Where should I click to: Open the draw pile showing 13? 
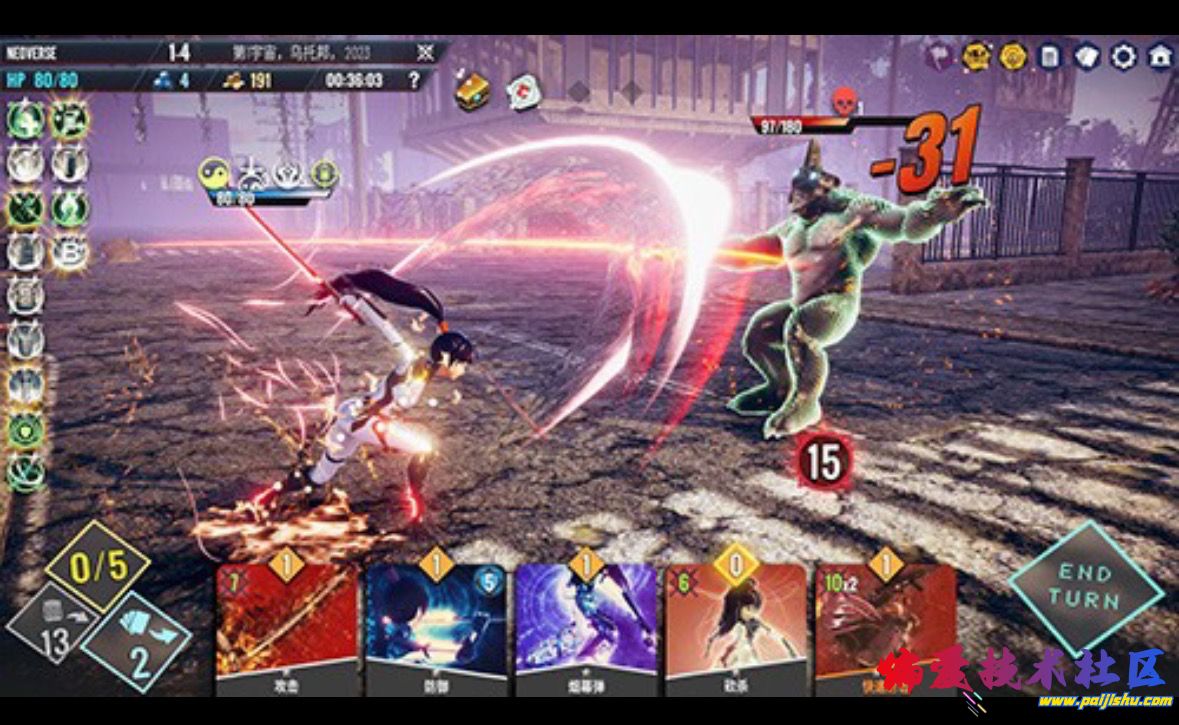[53, 632]
